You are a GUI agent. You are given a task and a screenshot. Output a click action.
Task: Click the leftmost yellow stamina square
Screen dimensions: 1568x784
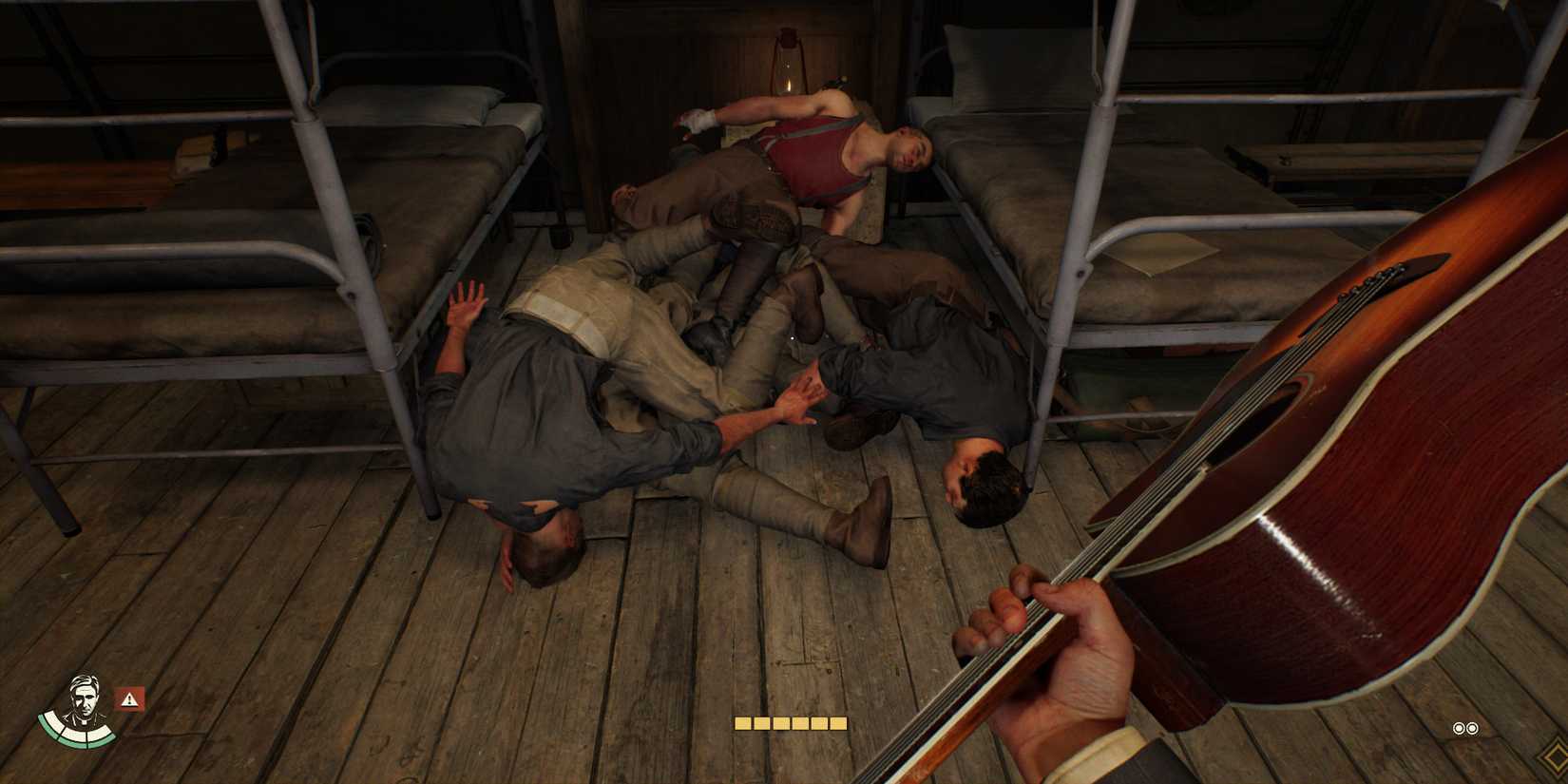pyautogui.click(x=742, y=724)
